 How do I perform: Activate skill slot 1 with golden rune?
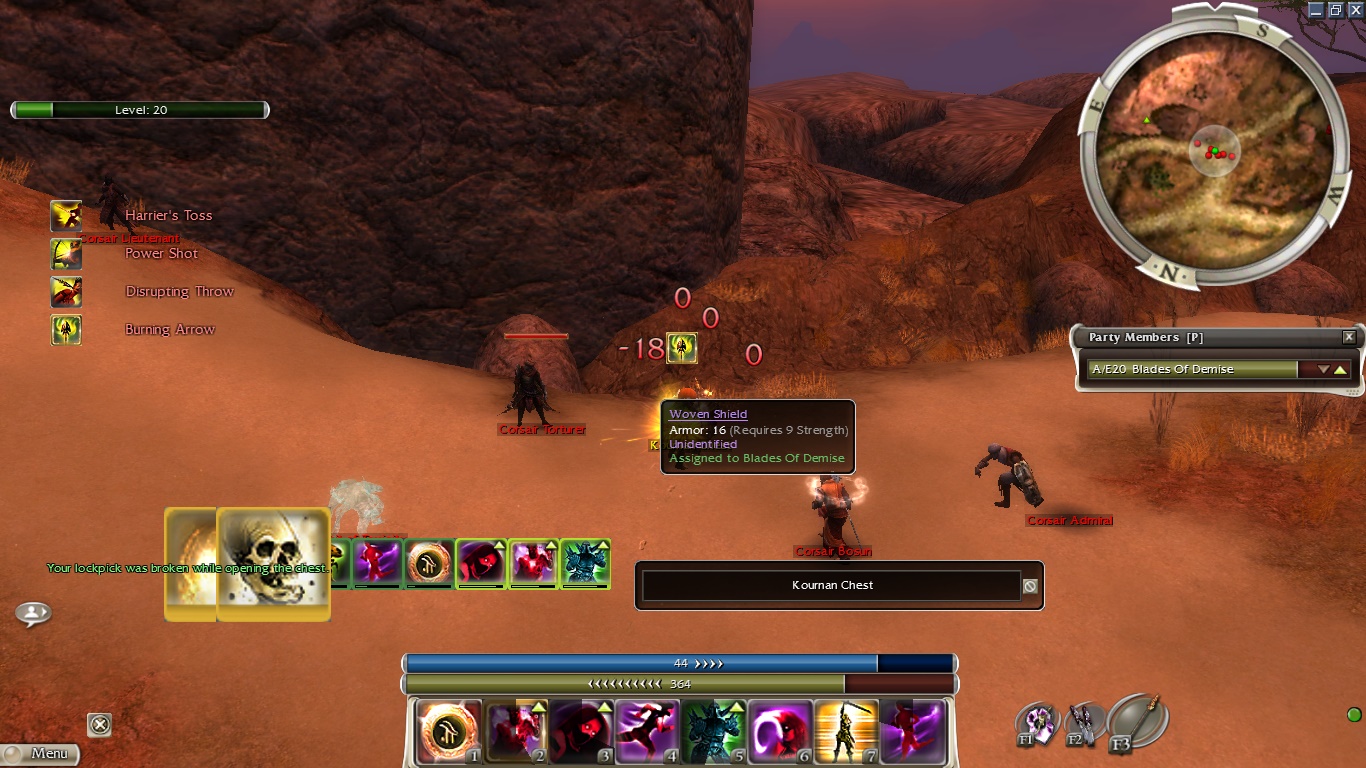click(448, 731)
